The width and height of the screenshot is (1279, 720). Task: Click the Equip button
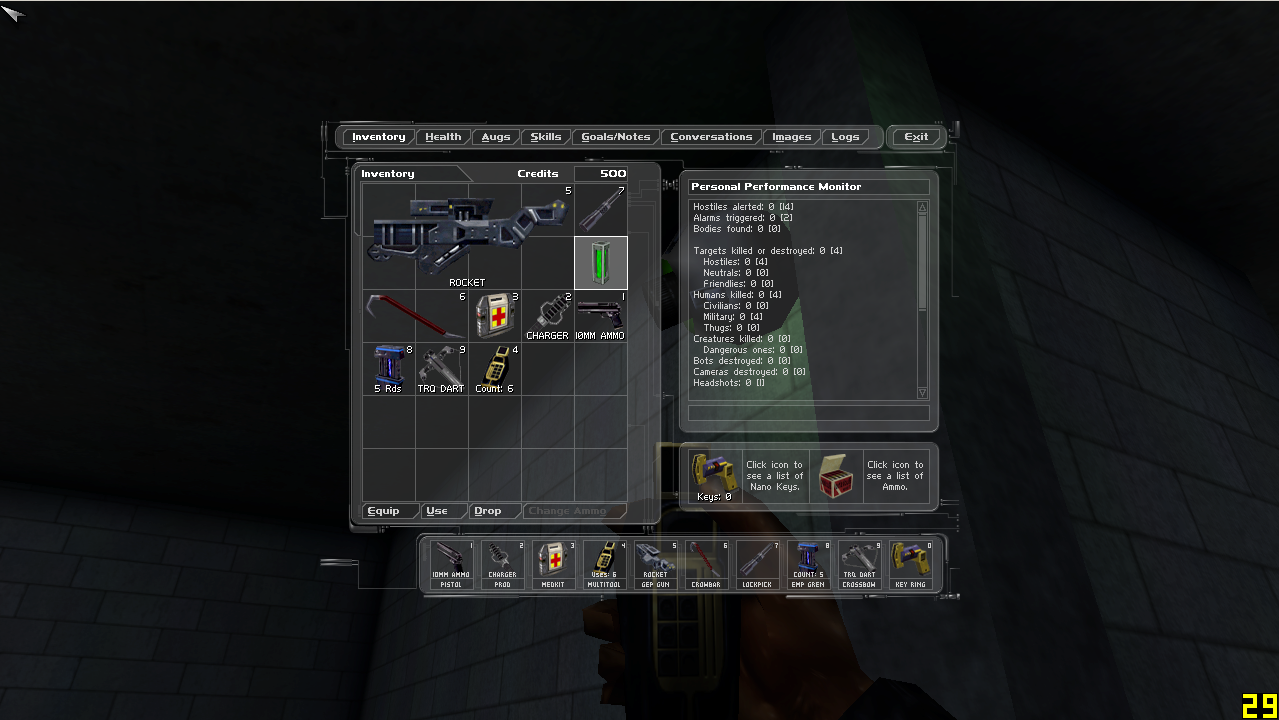[x=384, y=511]
